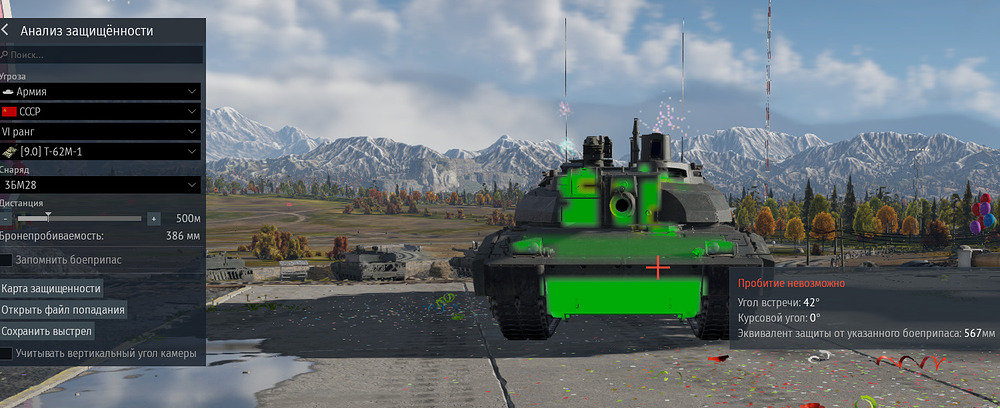Screen dimensions: 1000x408
Task: Open the T-62M-1 vehicle dropdown
Action: [101, 151]
